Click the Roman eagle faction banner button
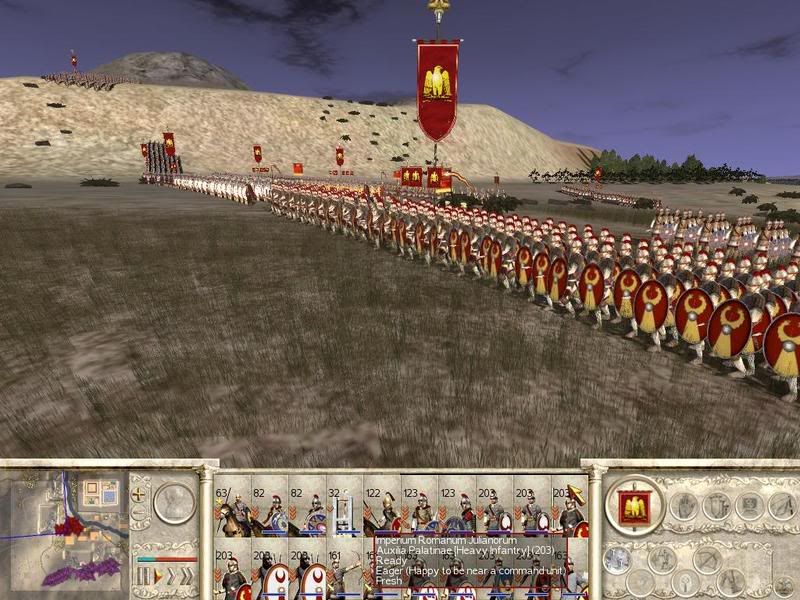The width and height of the screenshot is (800, 600). (x=634, y=507)
